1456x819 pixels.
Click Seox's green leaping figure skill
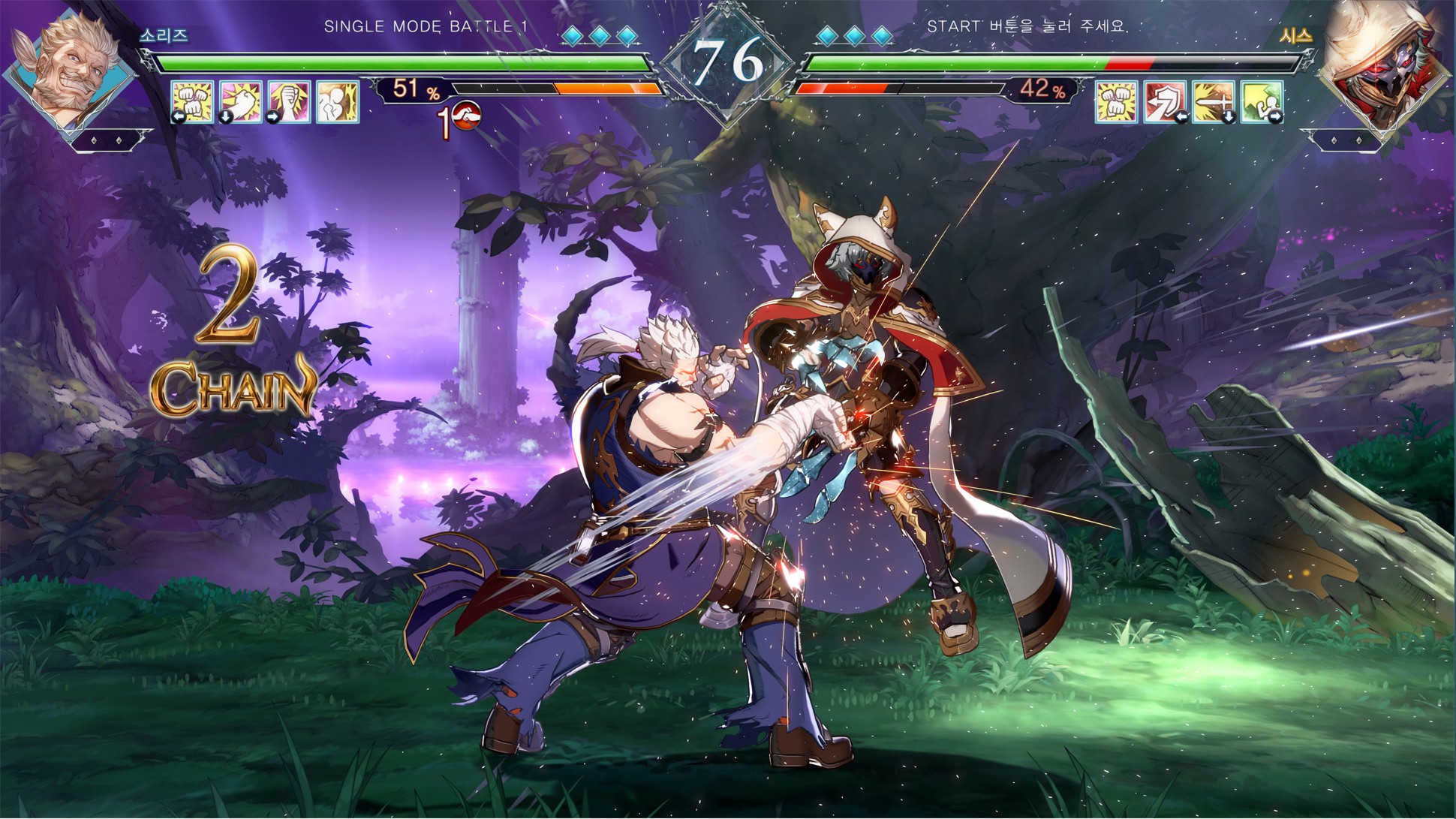pyautogui.click(x=1261, y=101)
